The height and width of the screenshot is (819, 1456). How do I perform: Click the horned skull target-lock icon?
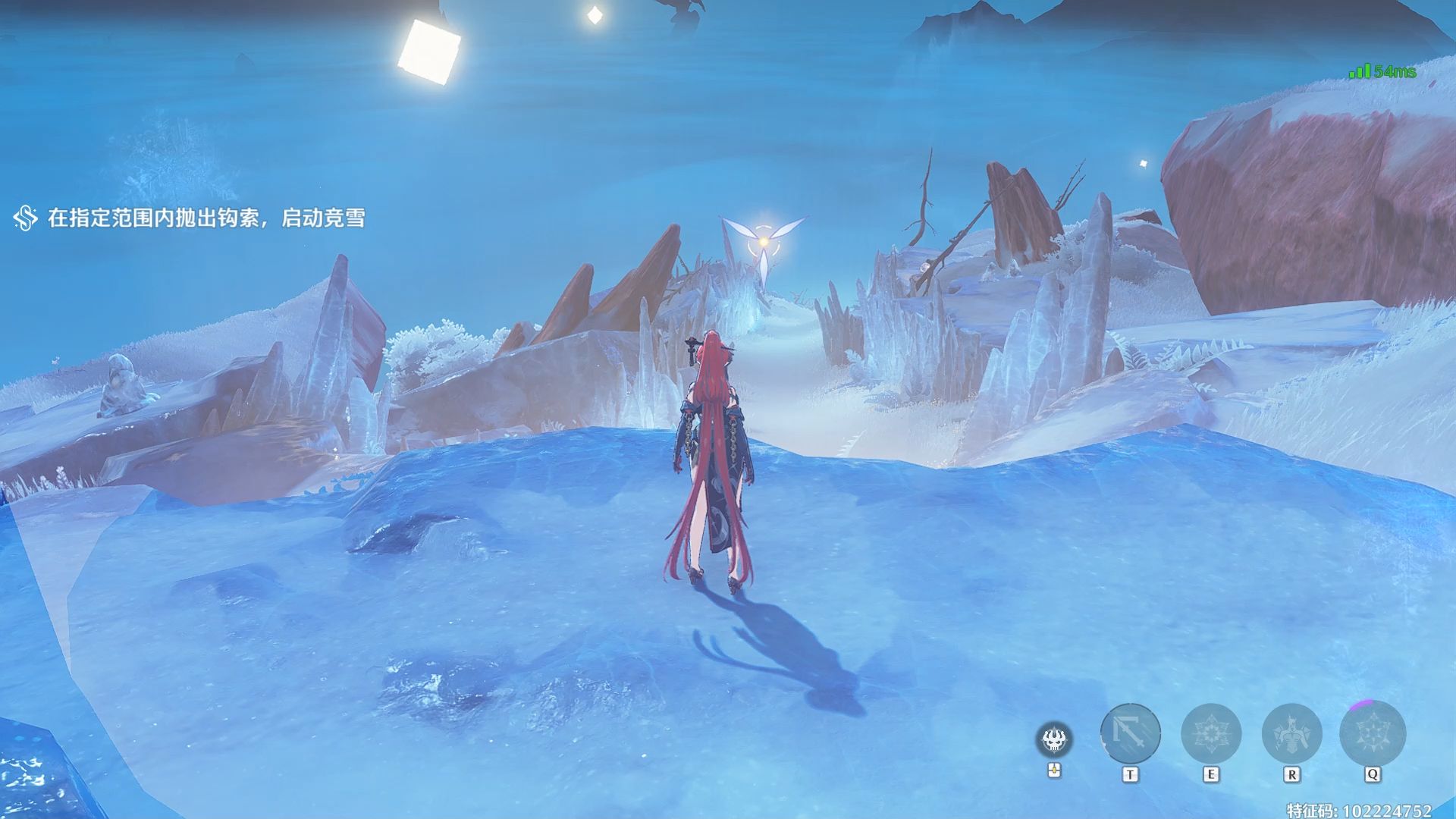[x=1053, y=739]
